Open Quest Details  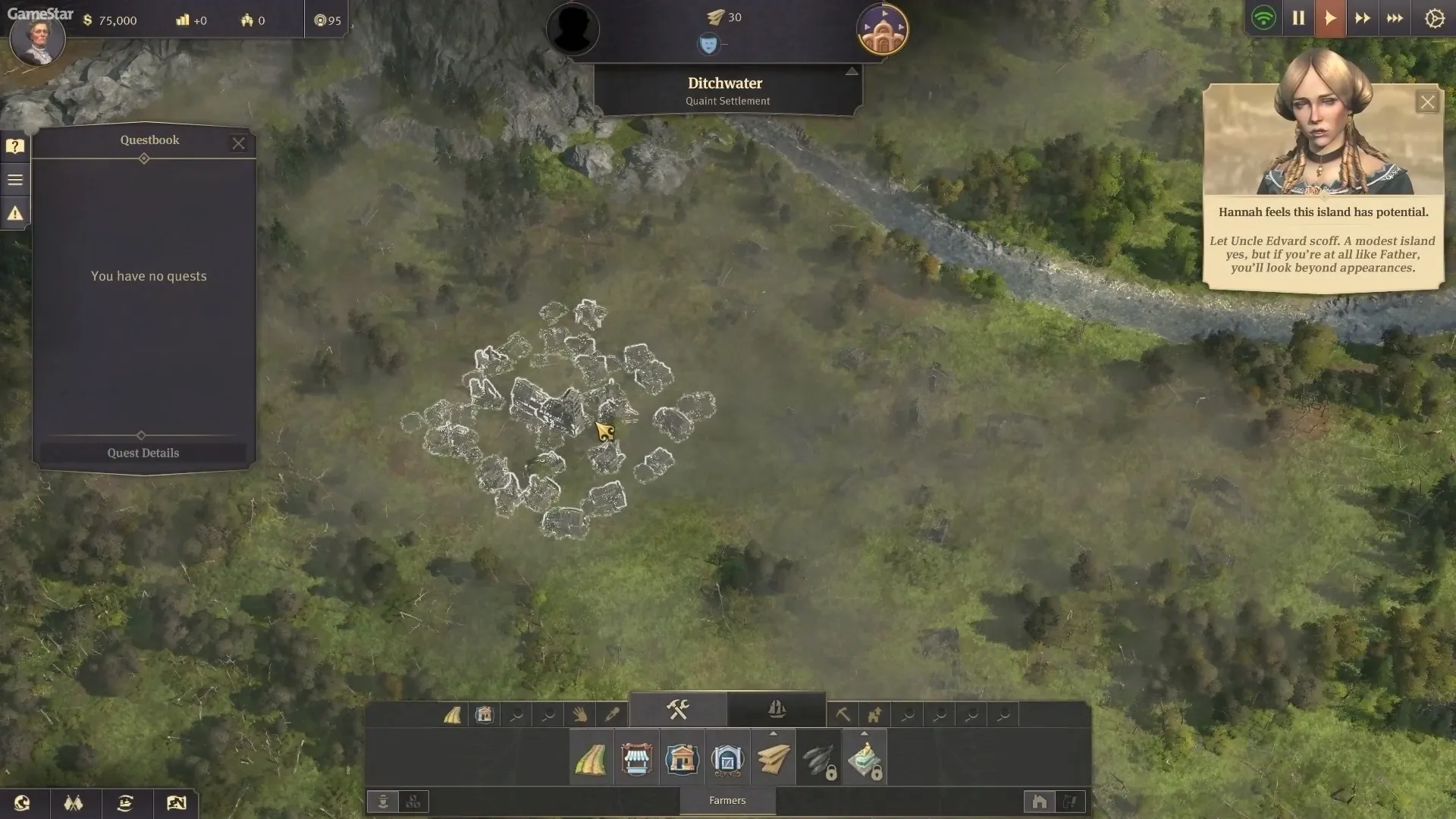point(143,453)
